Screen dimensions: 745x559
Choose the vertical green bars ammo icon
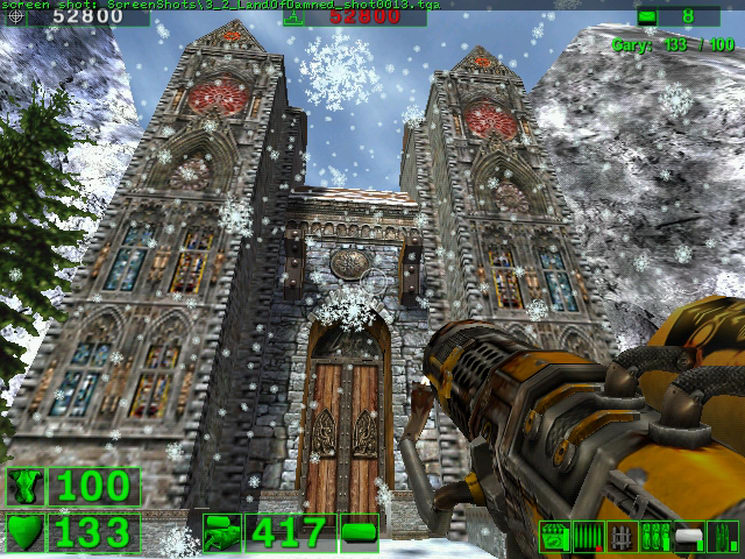[588, 536]
